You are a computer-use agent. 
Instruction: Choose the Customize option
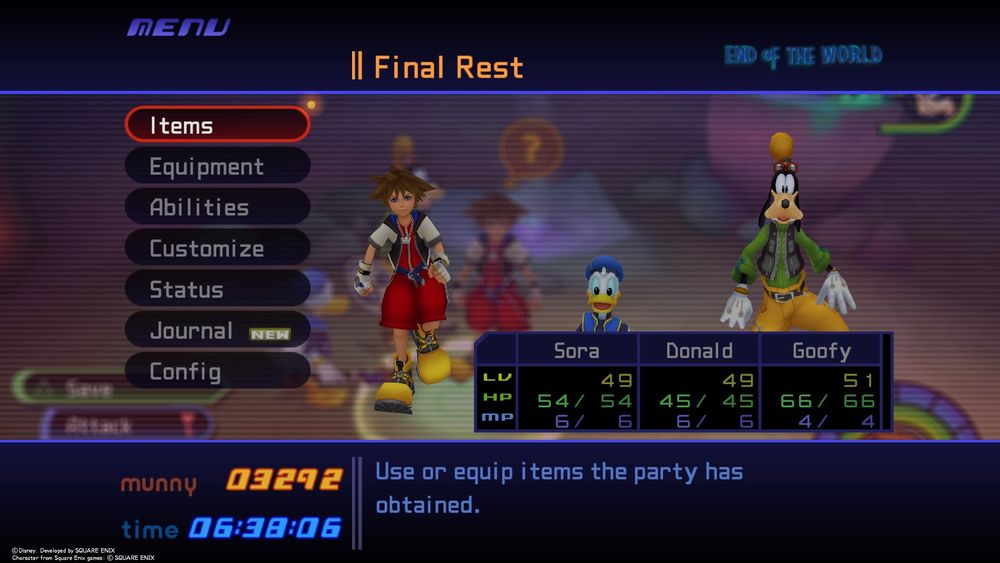217,248
